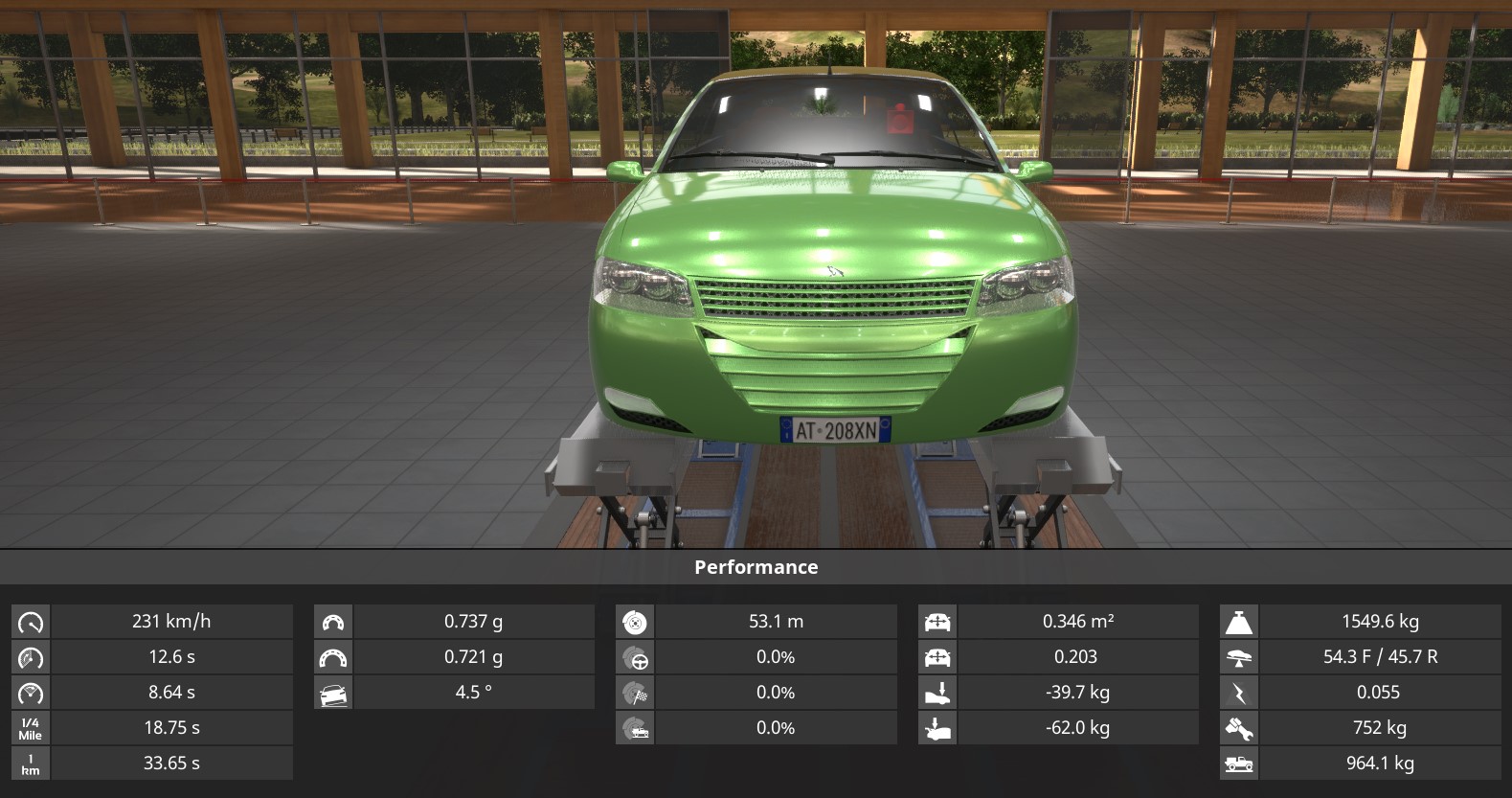This screenshot has height=798, width=1512.
Task: Select the braking distance disc icon
Action: [635, 622]
